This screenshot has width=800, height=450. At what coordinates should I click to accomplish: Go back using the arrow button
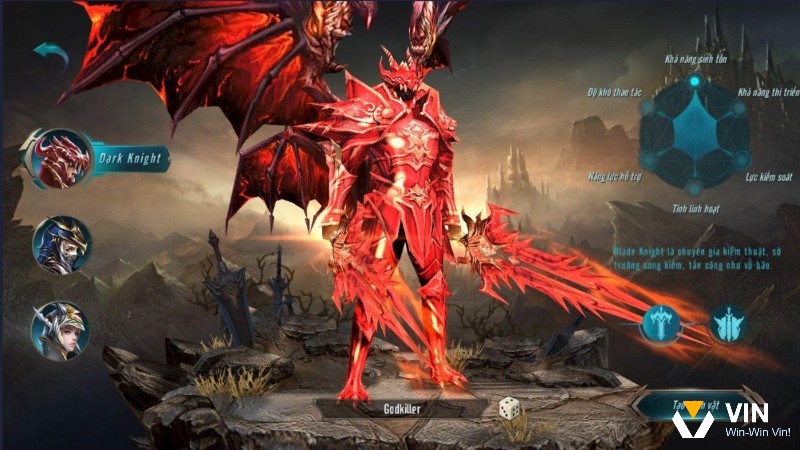50,54
